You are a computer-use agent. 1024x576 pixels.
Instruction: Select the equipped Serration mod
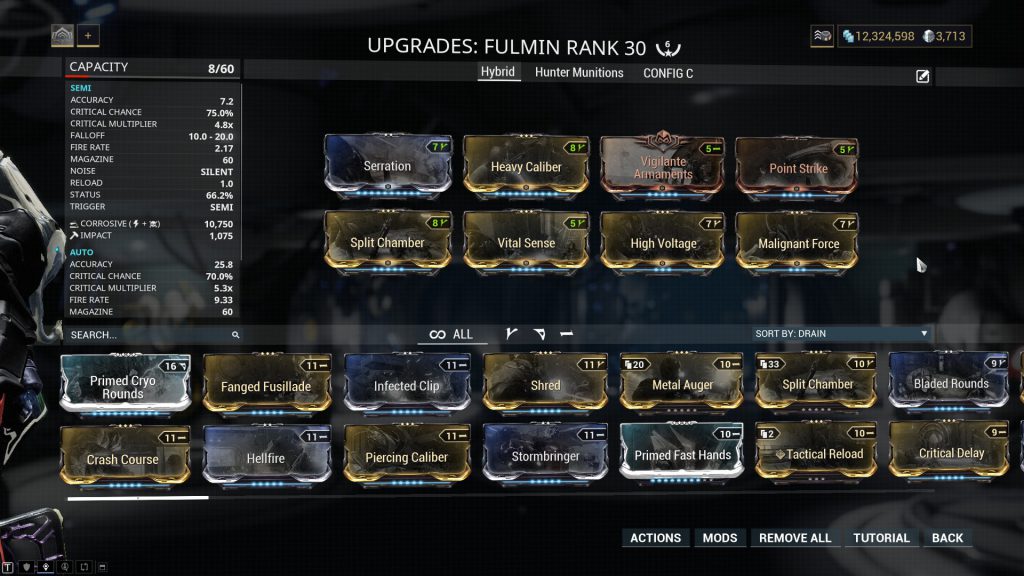click(x=387, y=164)
